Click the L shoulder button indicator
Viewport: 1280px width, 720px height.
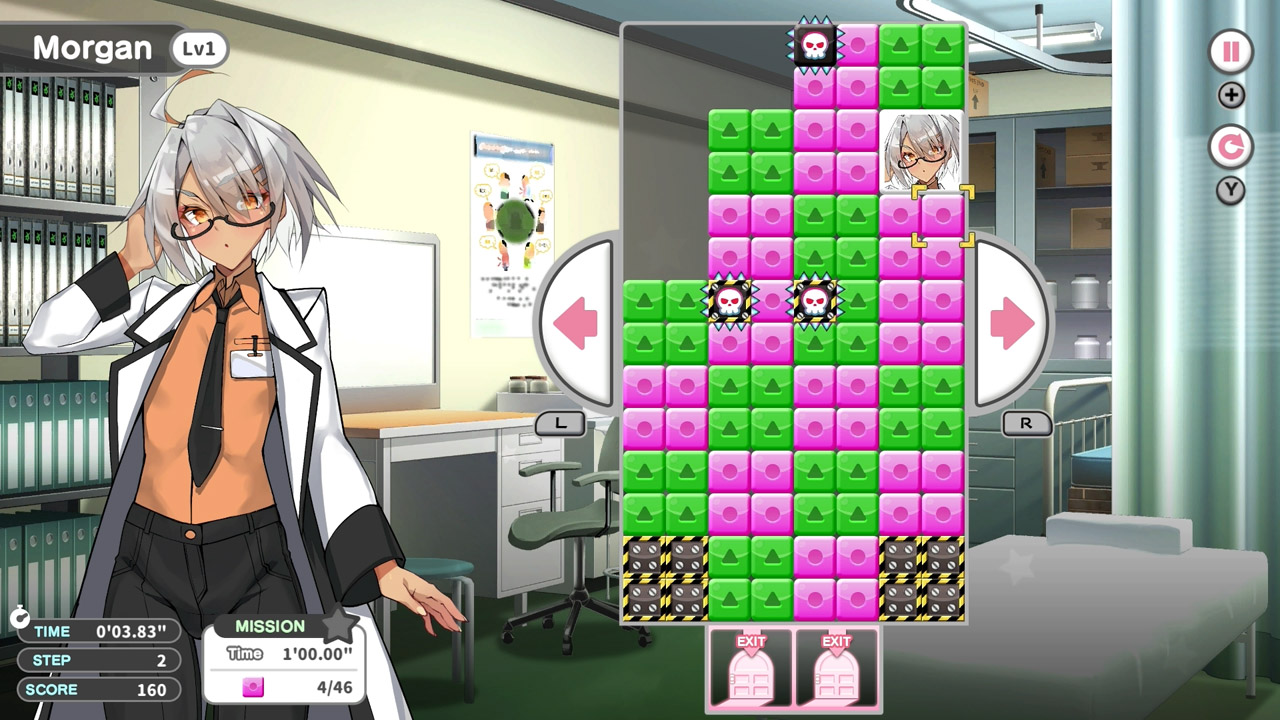[560, 423]
